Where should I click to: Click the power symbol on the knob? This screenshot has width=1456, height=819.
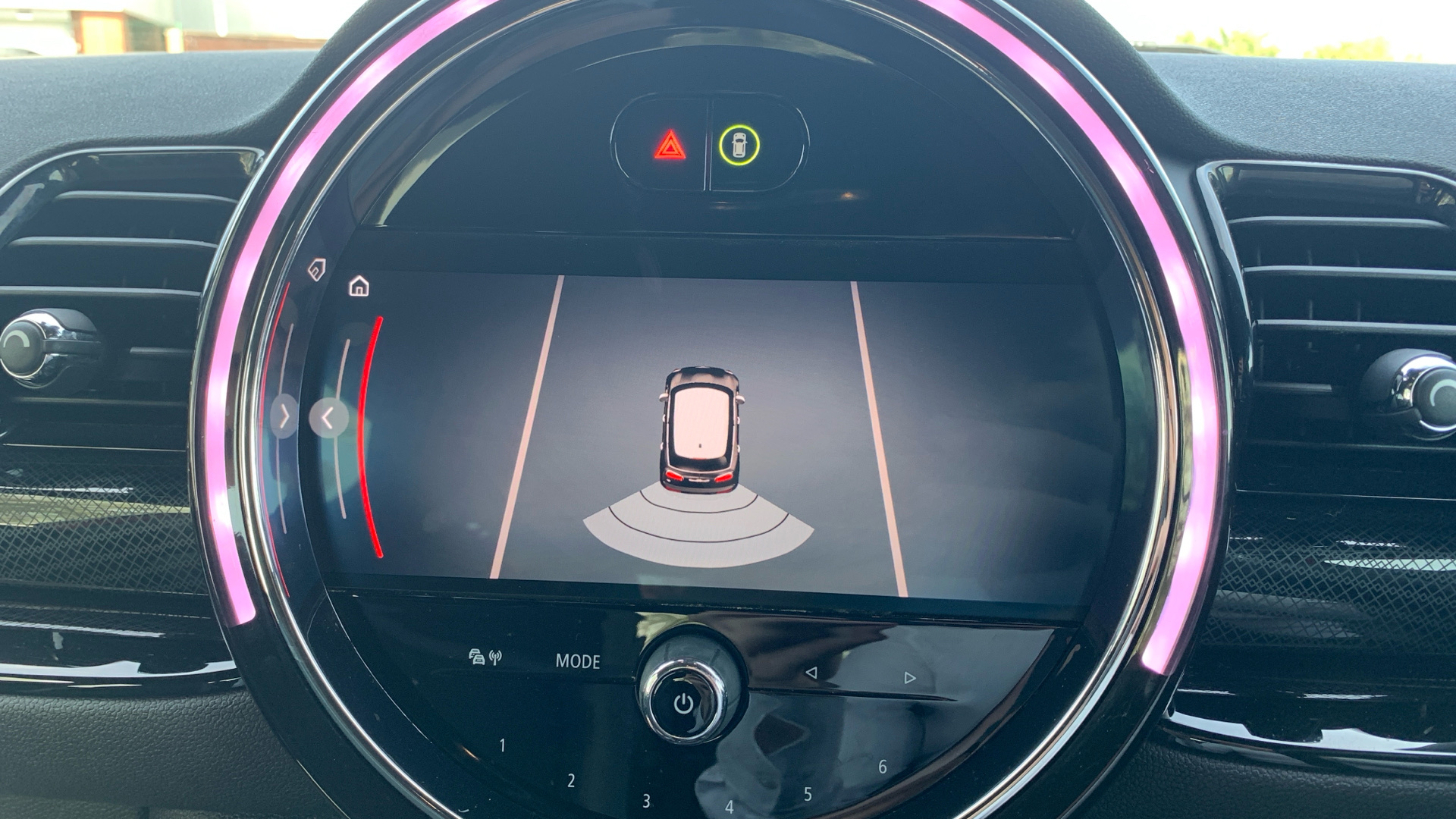point(683,704)
